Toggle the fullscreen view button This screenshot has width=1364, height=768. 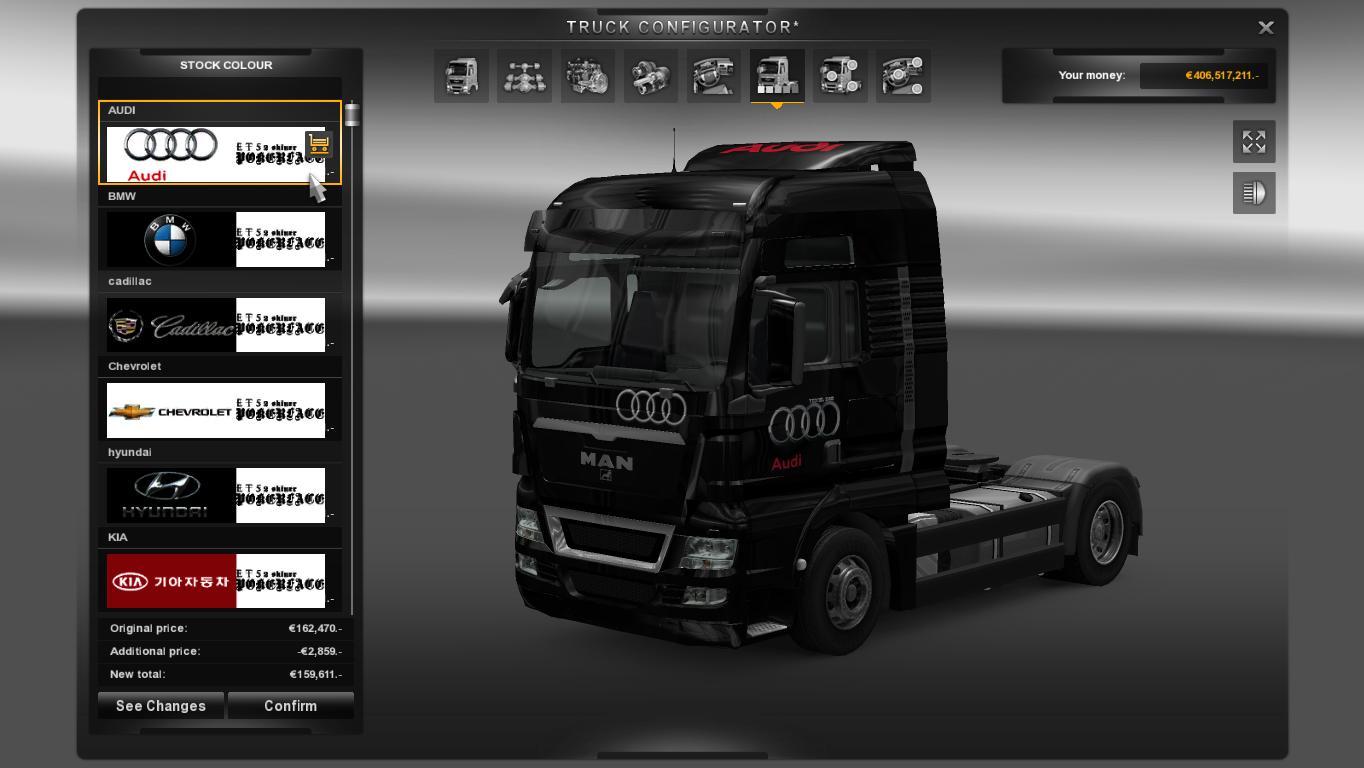click(x=1254, y=142)
